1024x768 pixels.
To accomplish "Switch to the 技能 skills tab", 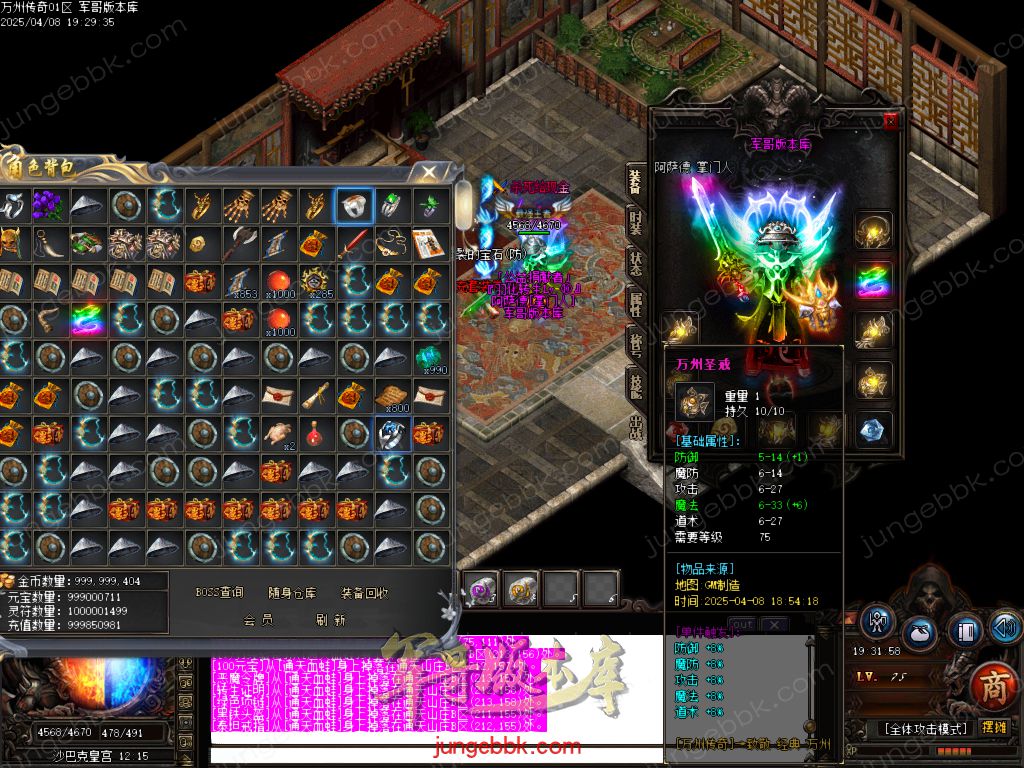I will (x=636, y=383).
